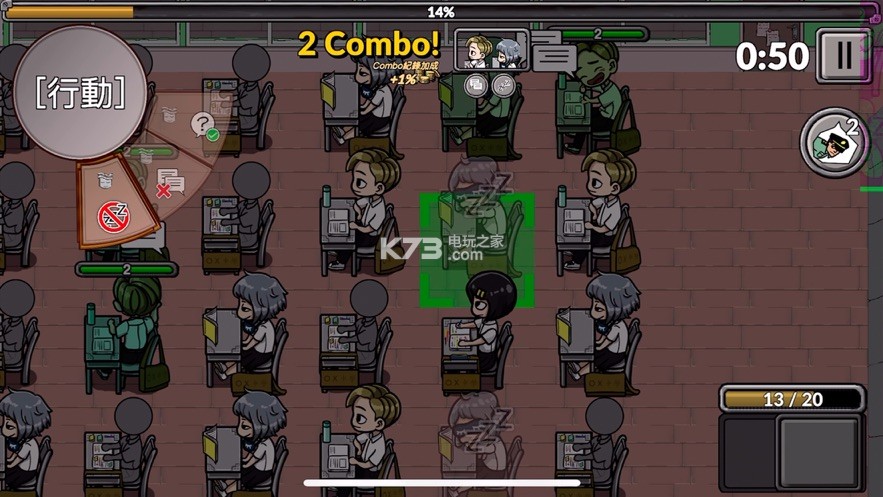883x497 pixels.
Task: Activate the police officer skill button
Action: [x=835, y=142]
